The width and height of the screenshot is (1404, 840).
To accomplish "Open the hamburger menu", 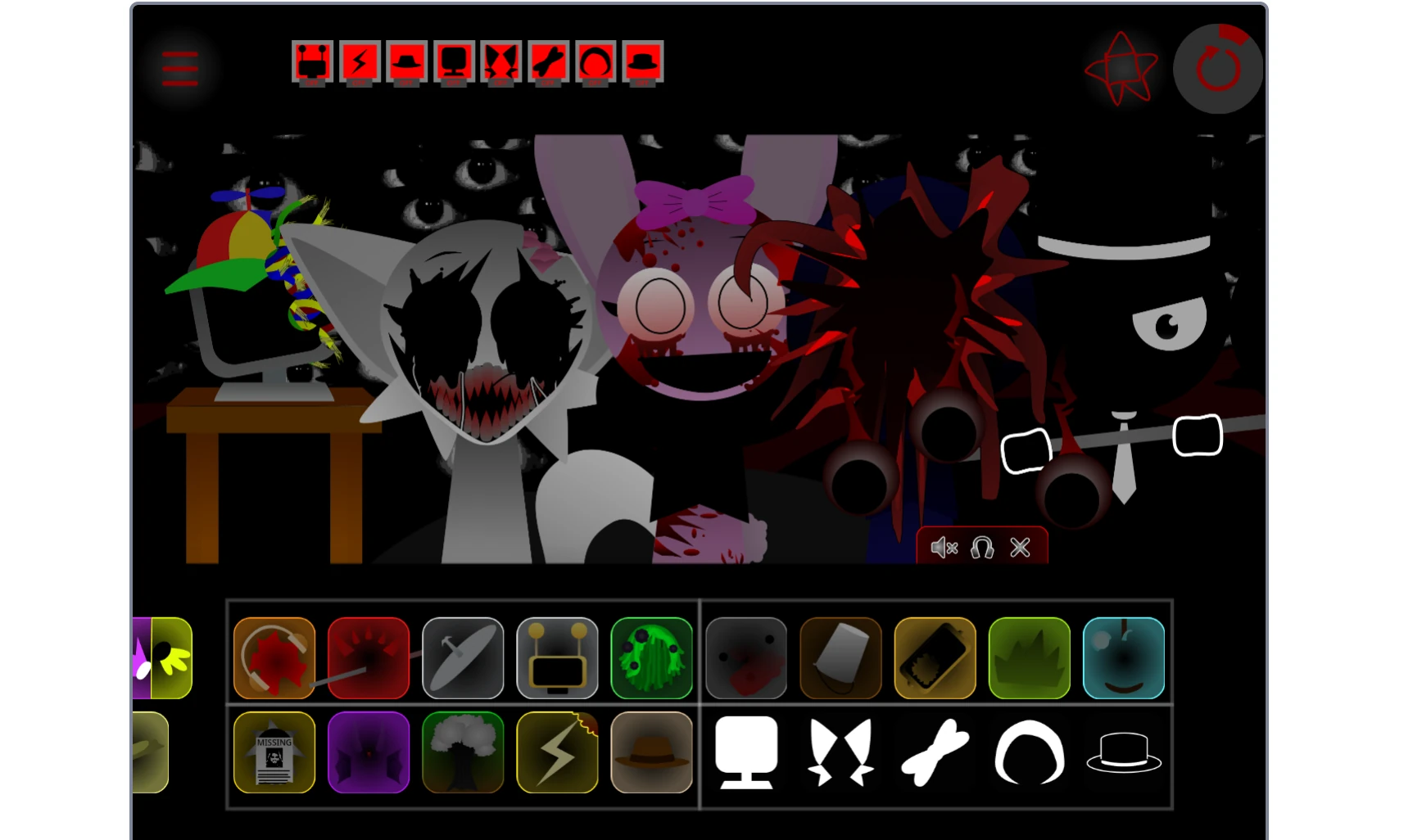I will [x=179, y=69].
